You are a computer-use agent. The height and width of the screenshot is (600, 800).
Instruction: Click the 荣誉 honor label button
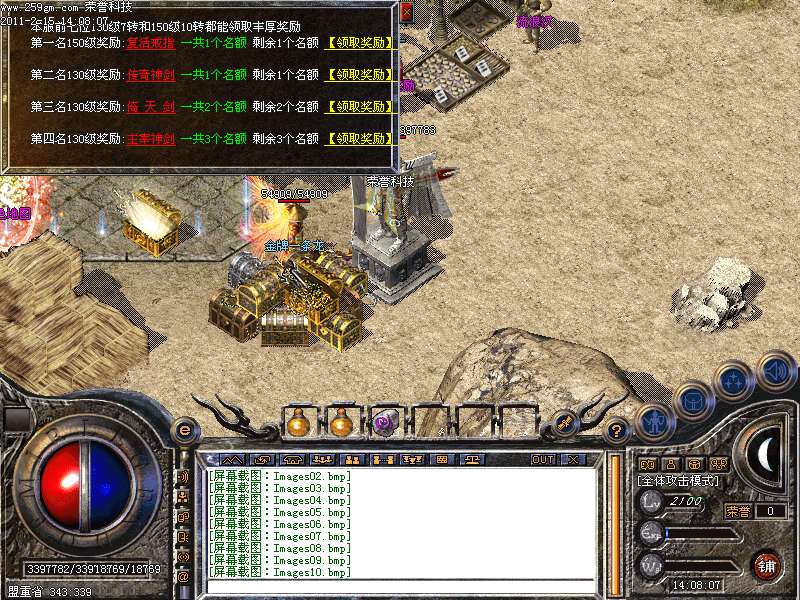pyautogui.click(x=738, y=511)
